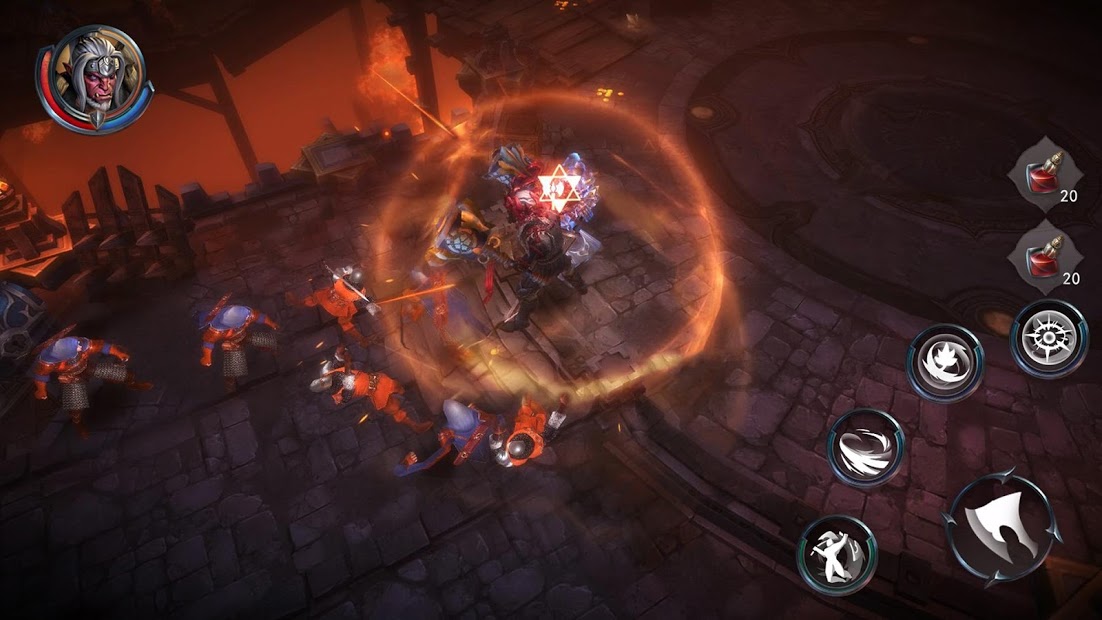Screen dimensions: 1102x620
Task: Open the hero portrait
Action: click(93, 73)
